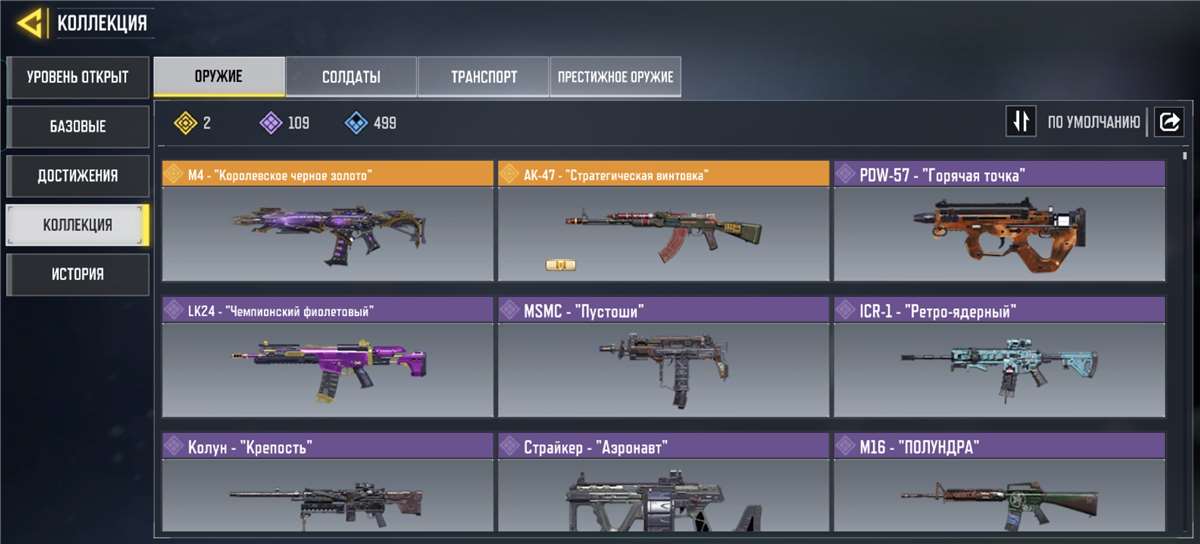Switch to the Солдаты tab
Viewport: 1200px width, 544px height.
point(351,77)
